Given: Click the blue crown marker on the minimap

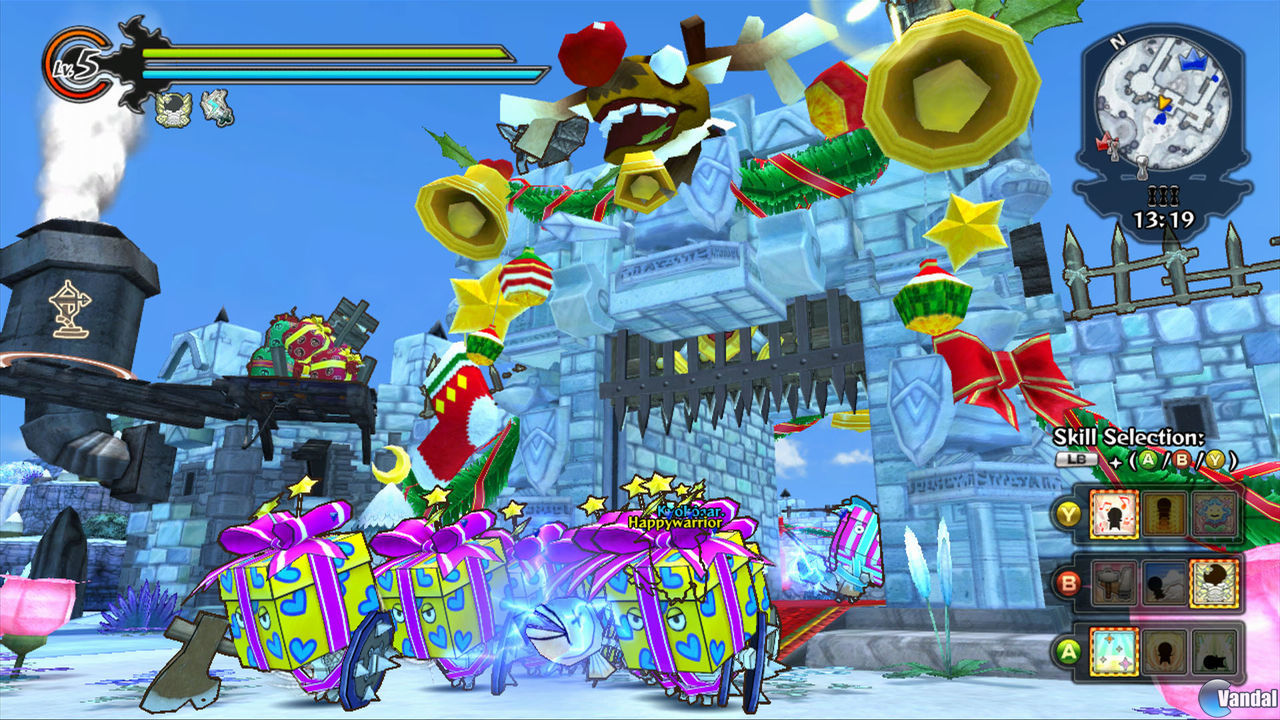Looking at the screenshot, I should [1193, 60].
